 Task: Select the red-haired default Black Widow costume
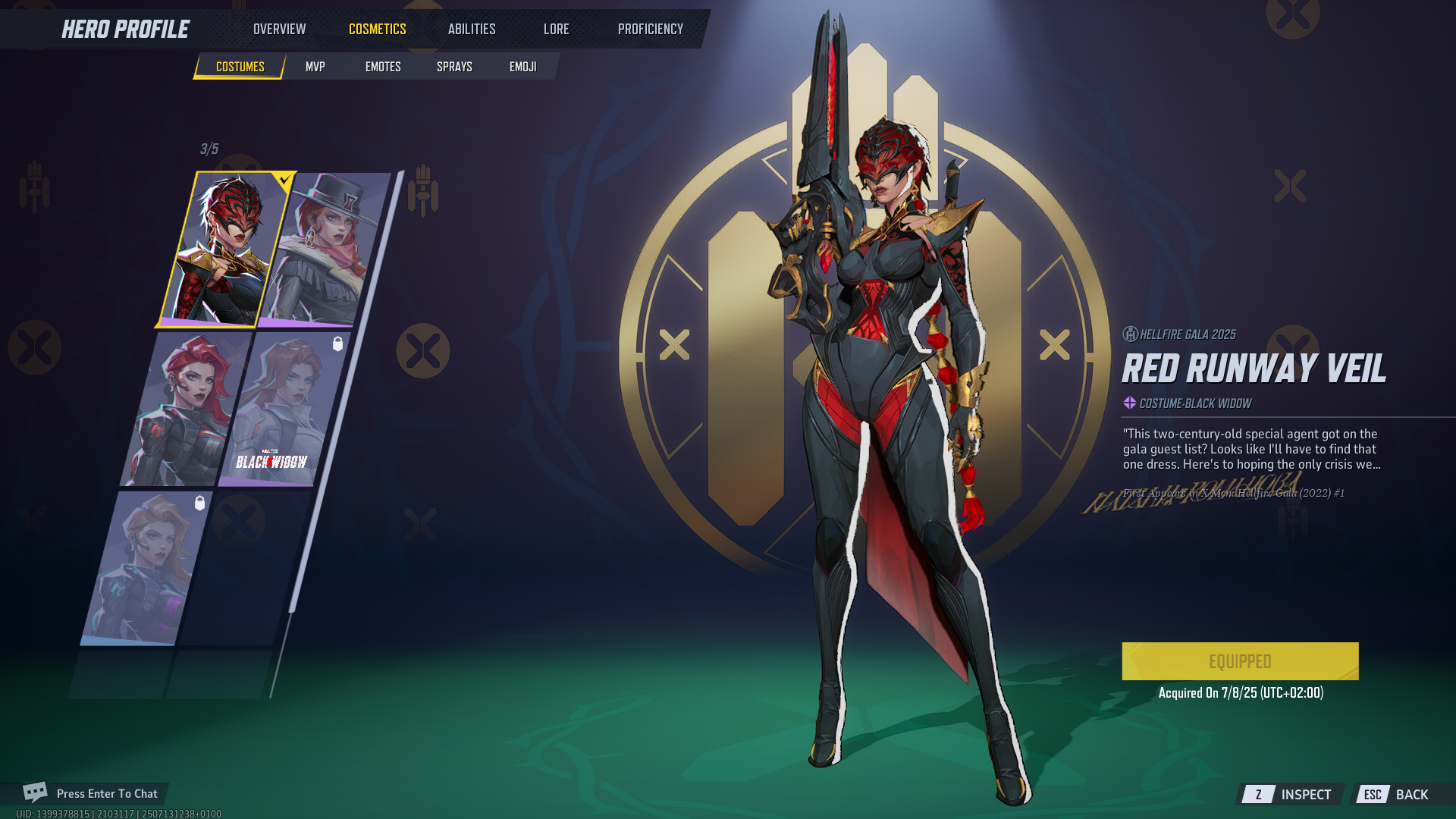[186, 409]
